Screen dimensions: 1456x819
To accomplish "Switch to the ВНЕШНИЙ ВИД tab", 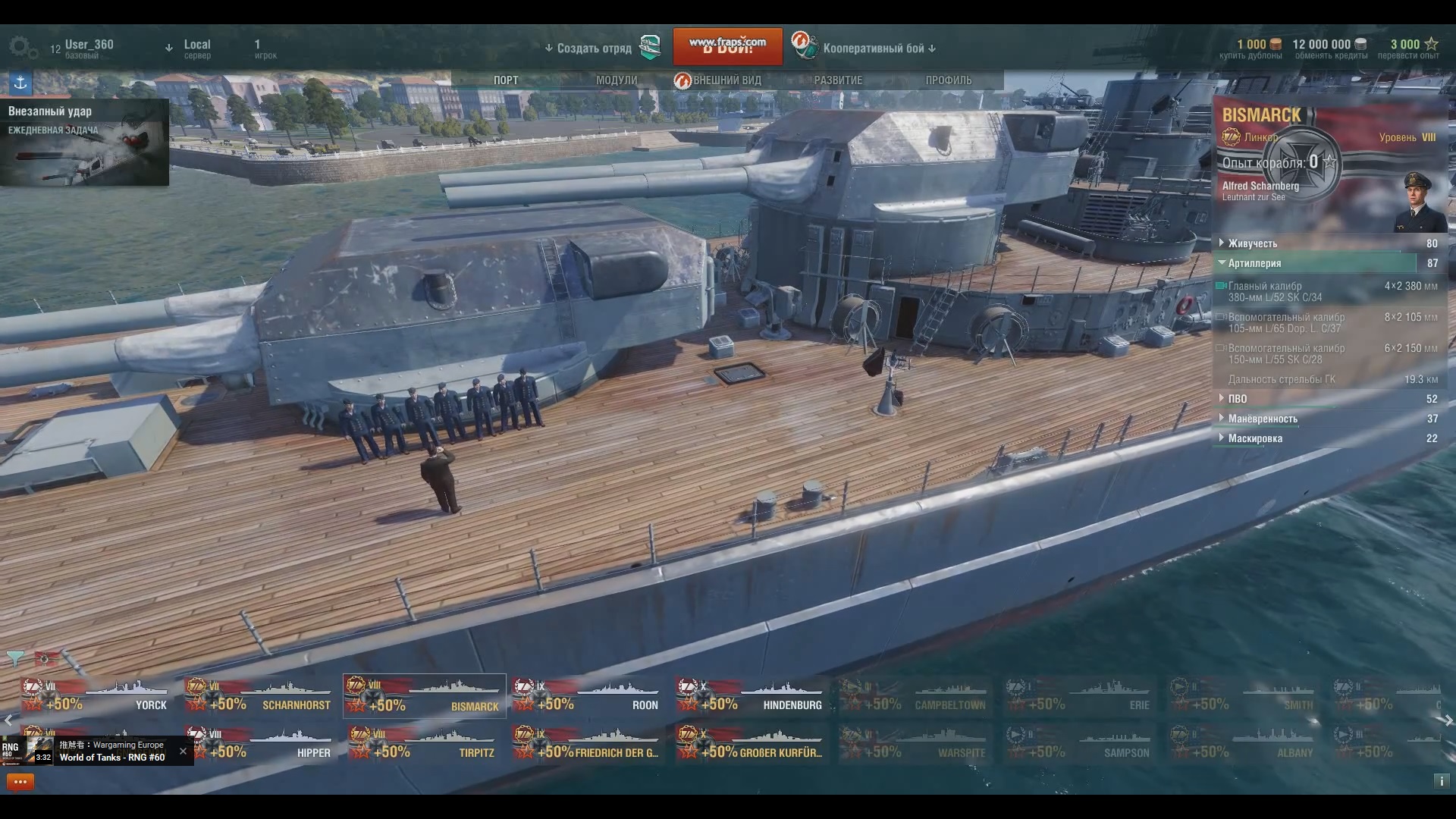I will point(726,80).
